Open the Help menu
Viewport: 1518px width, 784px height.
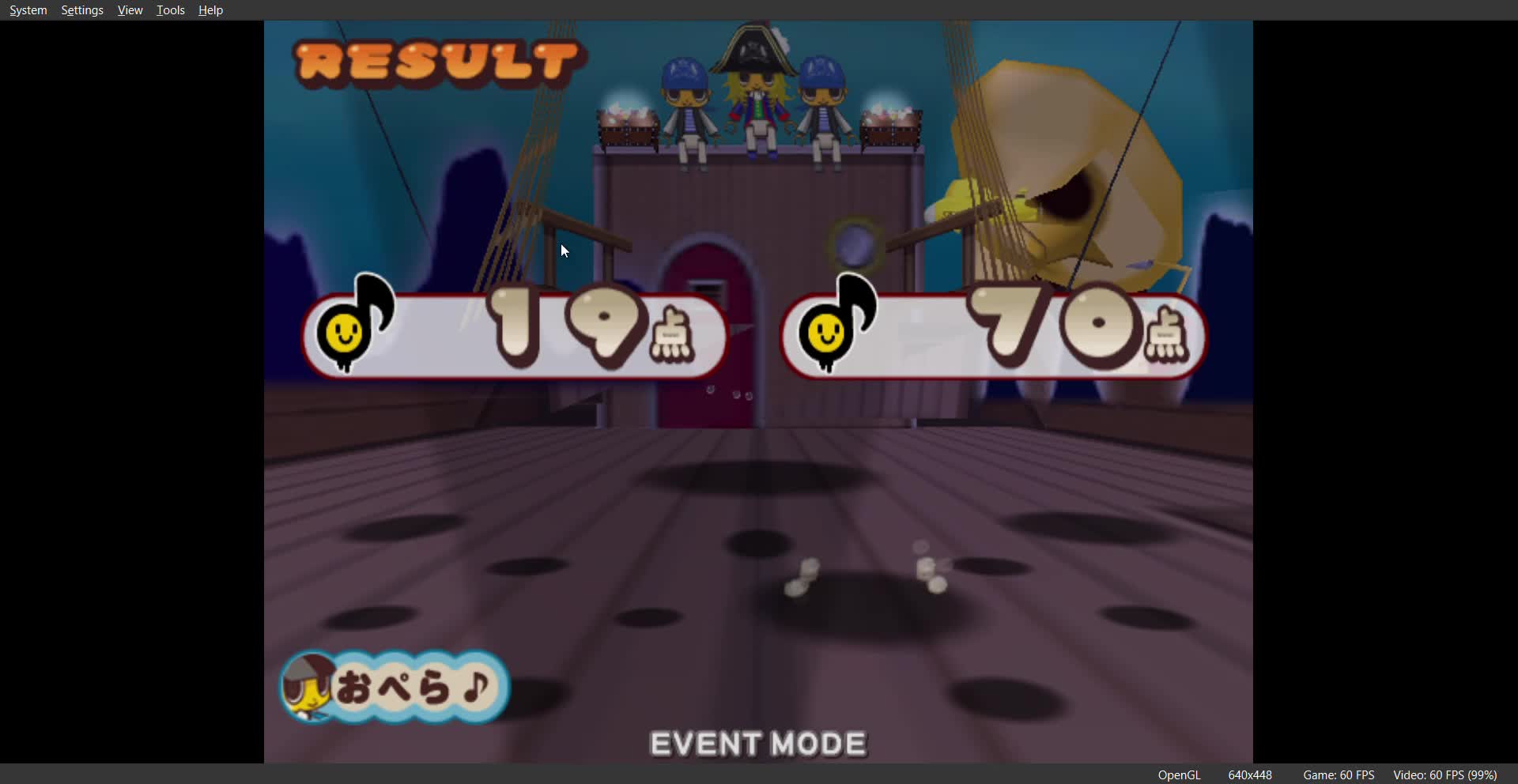[209, 9]
